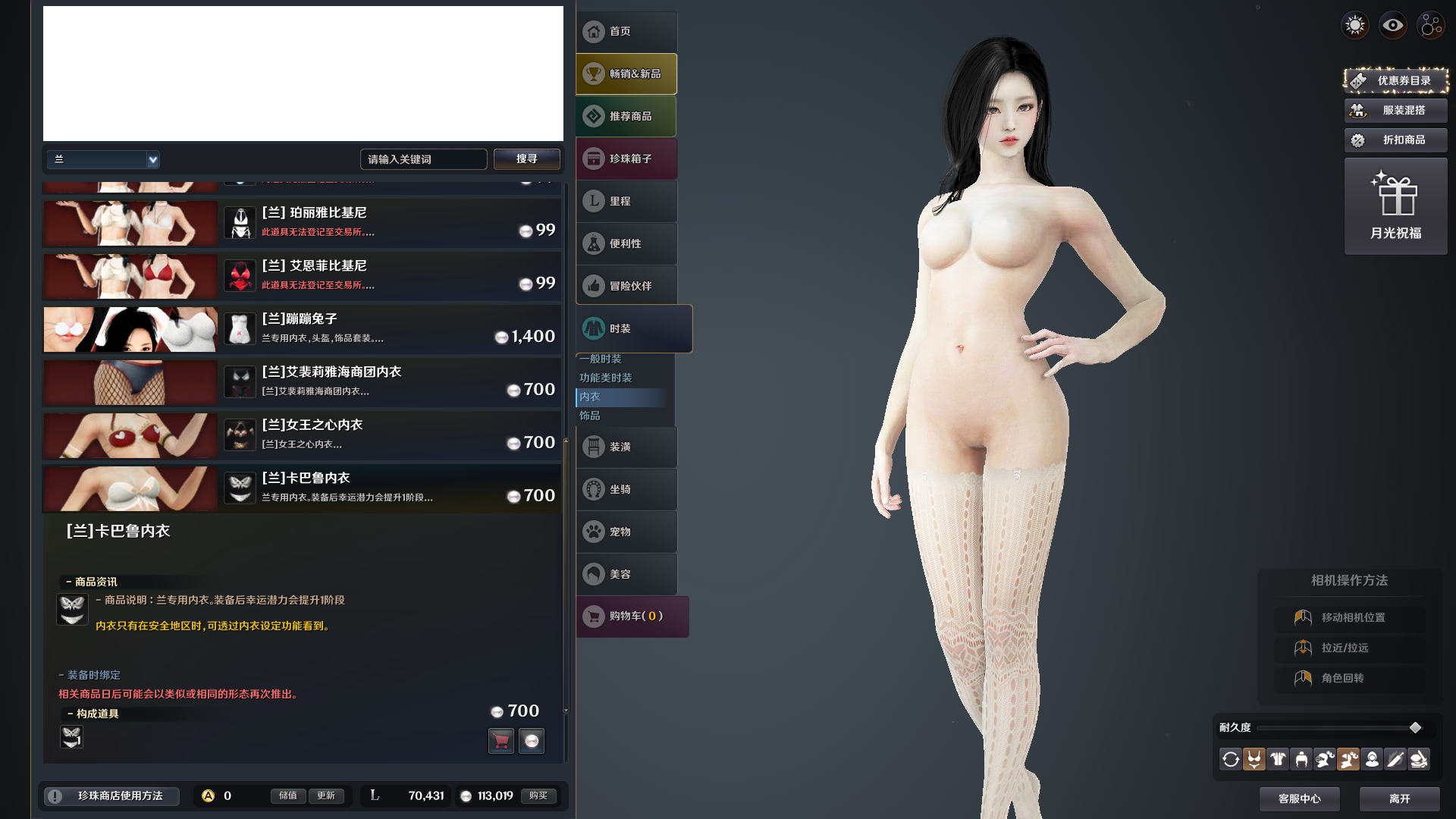Toggle the helmet preview icon
Image resolution: width=1456 pixels, height=819 pixels.
click(x=1301, y=759)
